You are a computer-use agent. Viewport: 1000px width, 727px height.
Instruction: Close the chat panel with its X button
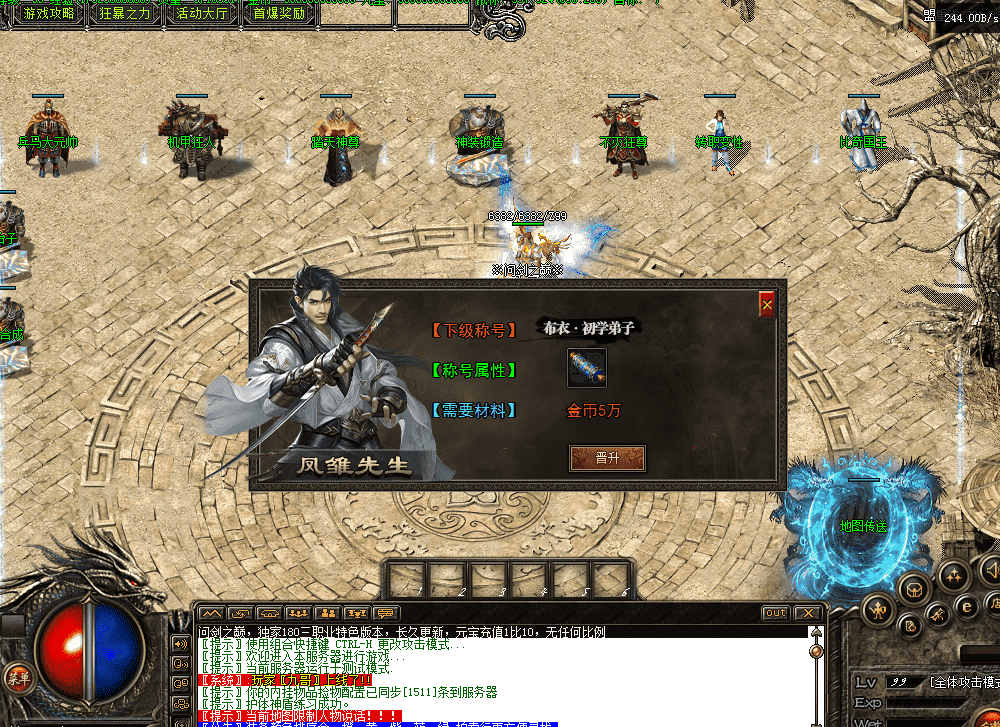807,613
